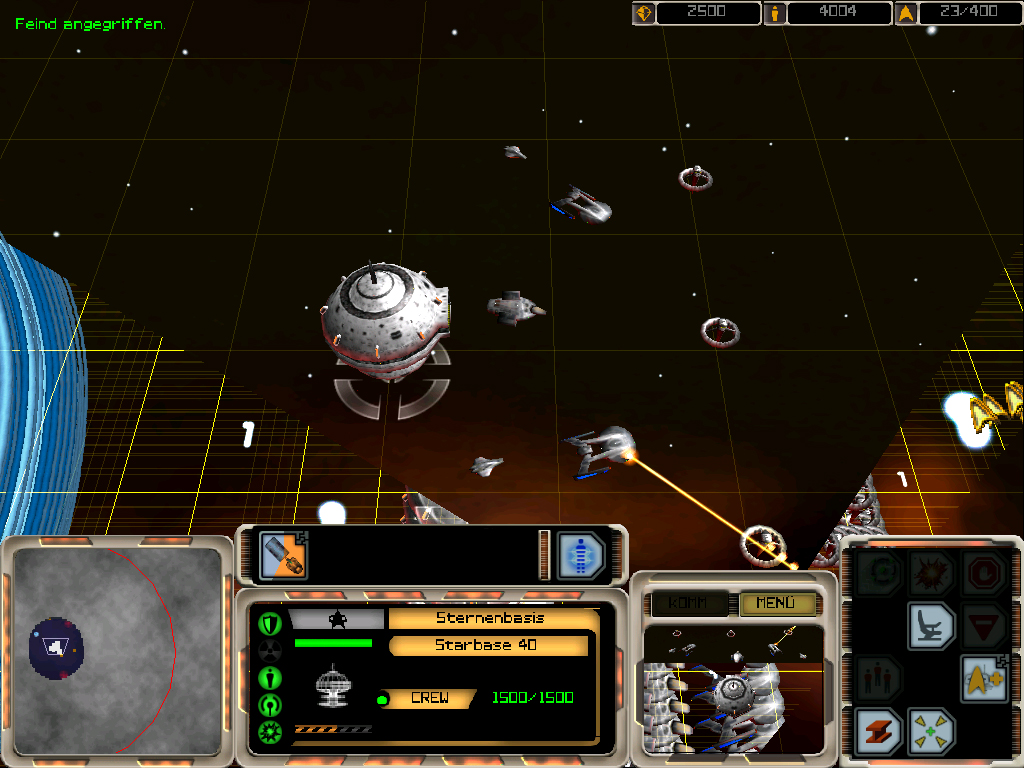Click the three crew members icon
Image resolution: width=1024 pixels, height=768 pixels.
[x=878, y=679]
